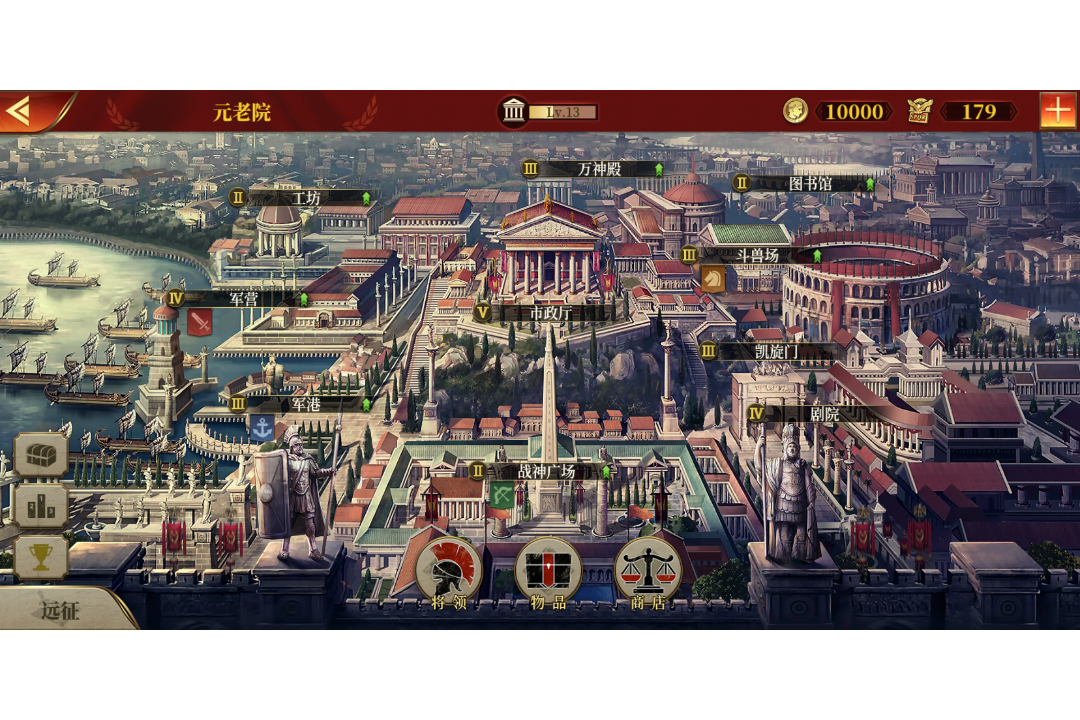Start the 远征 expedition
The height and width of the screenshot is (720, 1080).
pos(60,610)
